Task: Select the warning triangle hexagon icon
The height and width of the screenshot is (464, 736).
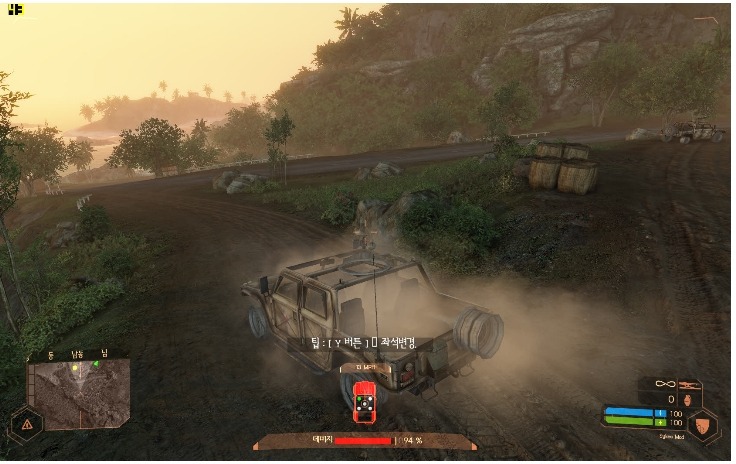Action: click(x=25, y=425)
